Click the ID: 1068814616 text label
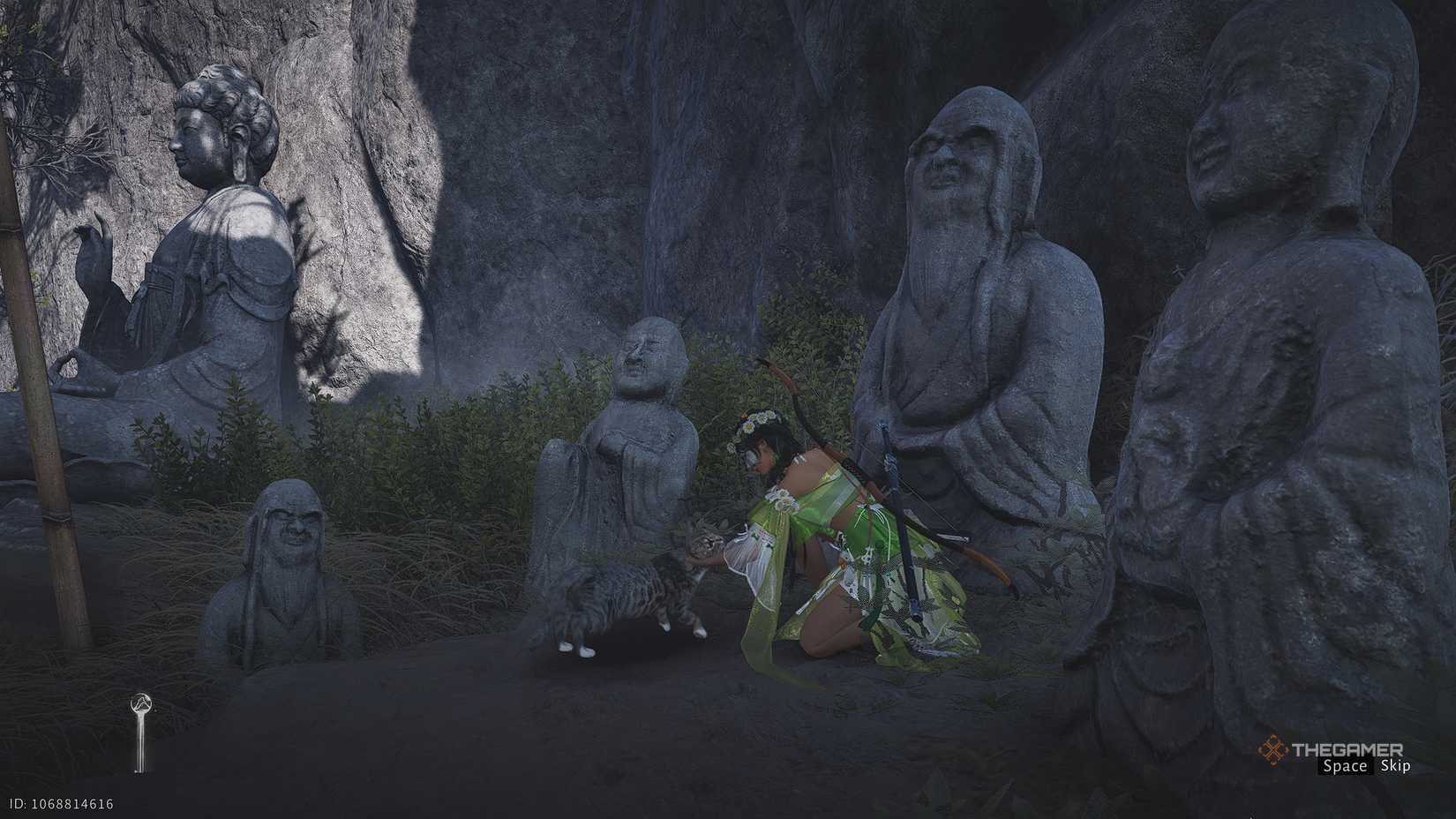 (62, 804)
